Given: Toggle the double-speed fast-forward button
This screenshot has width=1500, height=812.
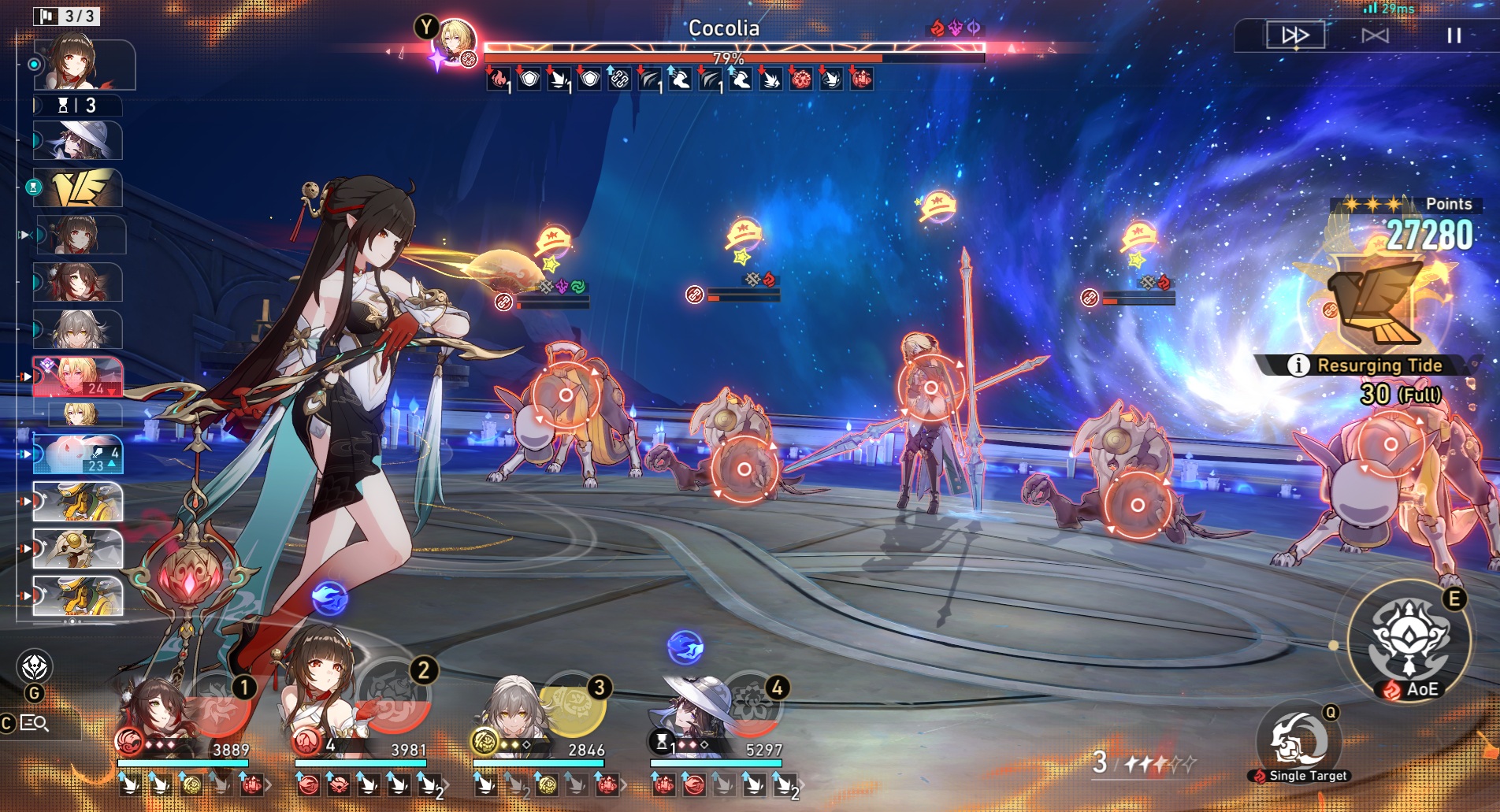Looking at the screenshot, I should (x=1295, y=35).
